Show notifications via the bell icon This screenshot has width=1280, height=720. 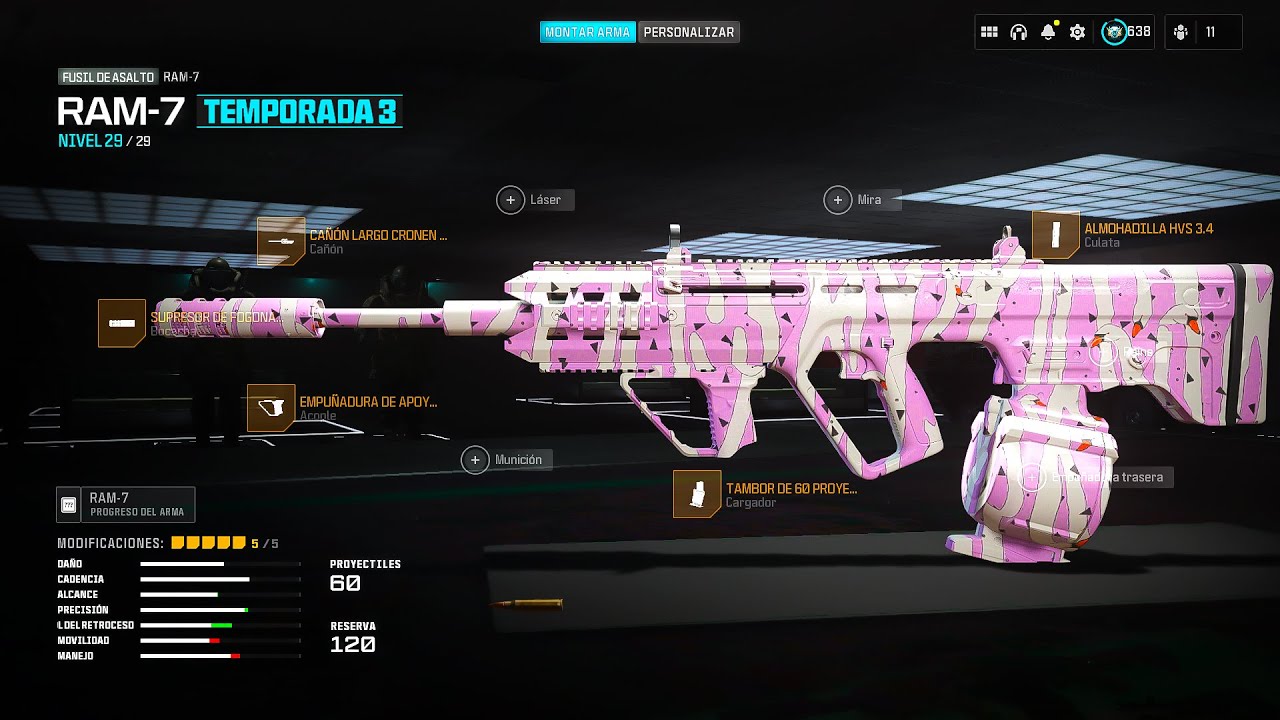(1047, 32)
